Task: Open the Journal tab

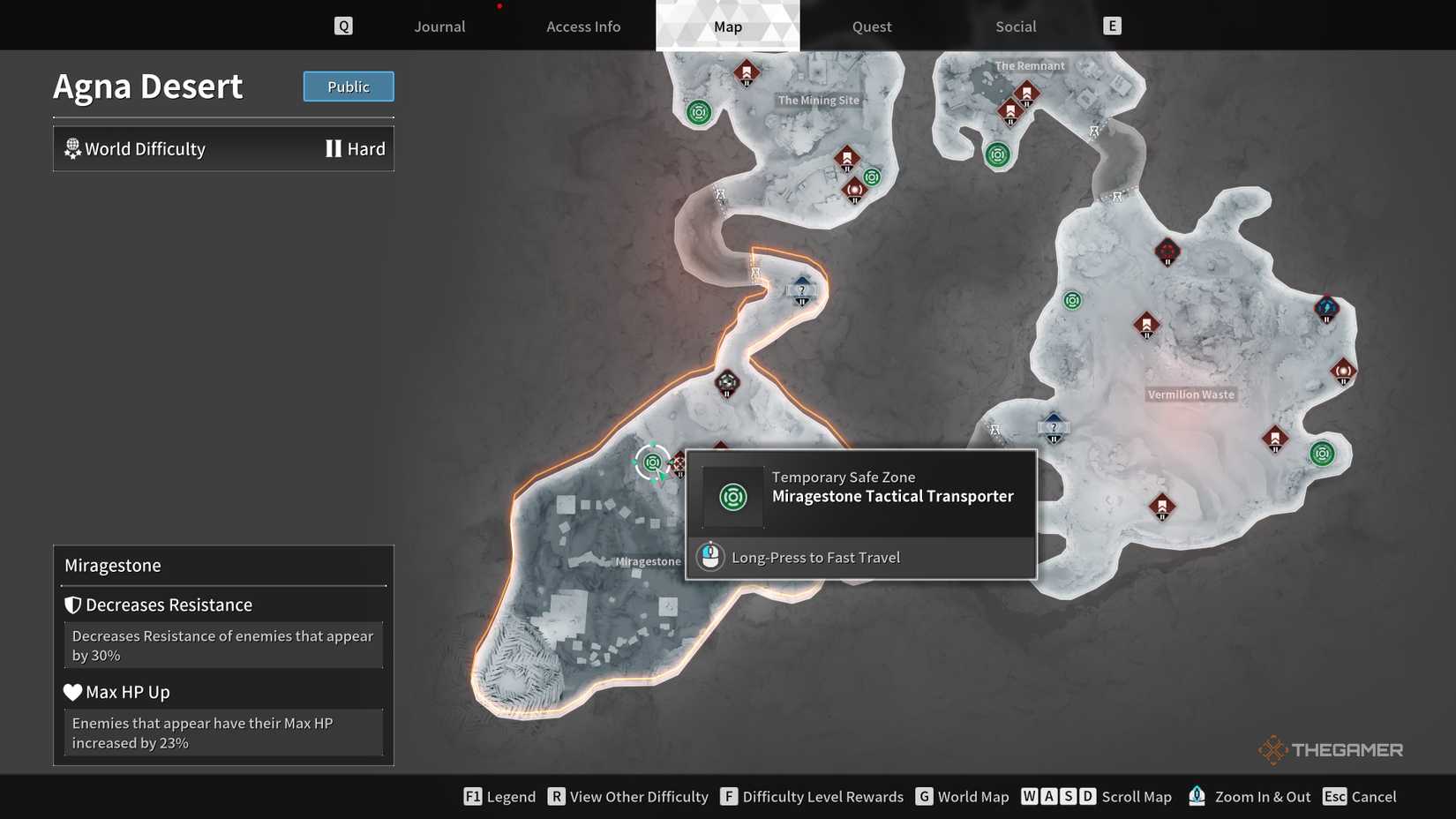Action: [x=439, y=26]
